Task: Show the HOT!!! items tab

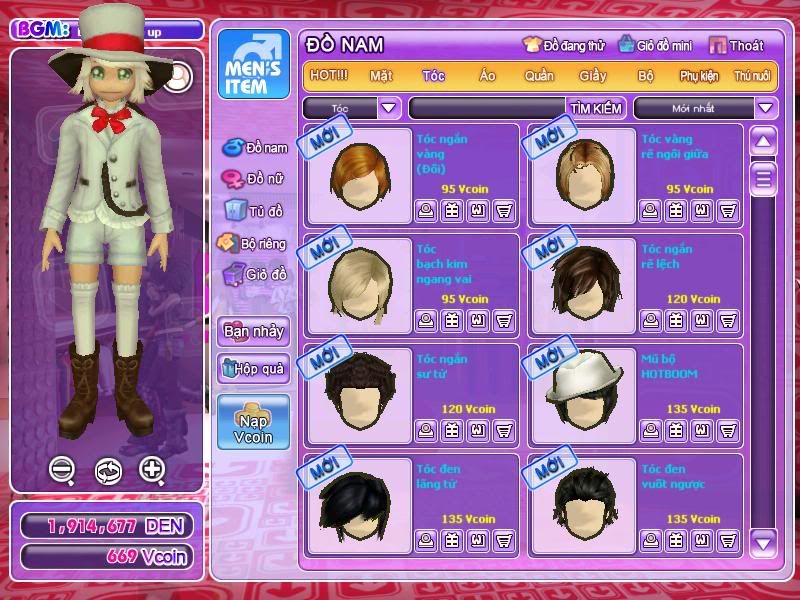Action: (x=329, y=76)
